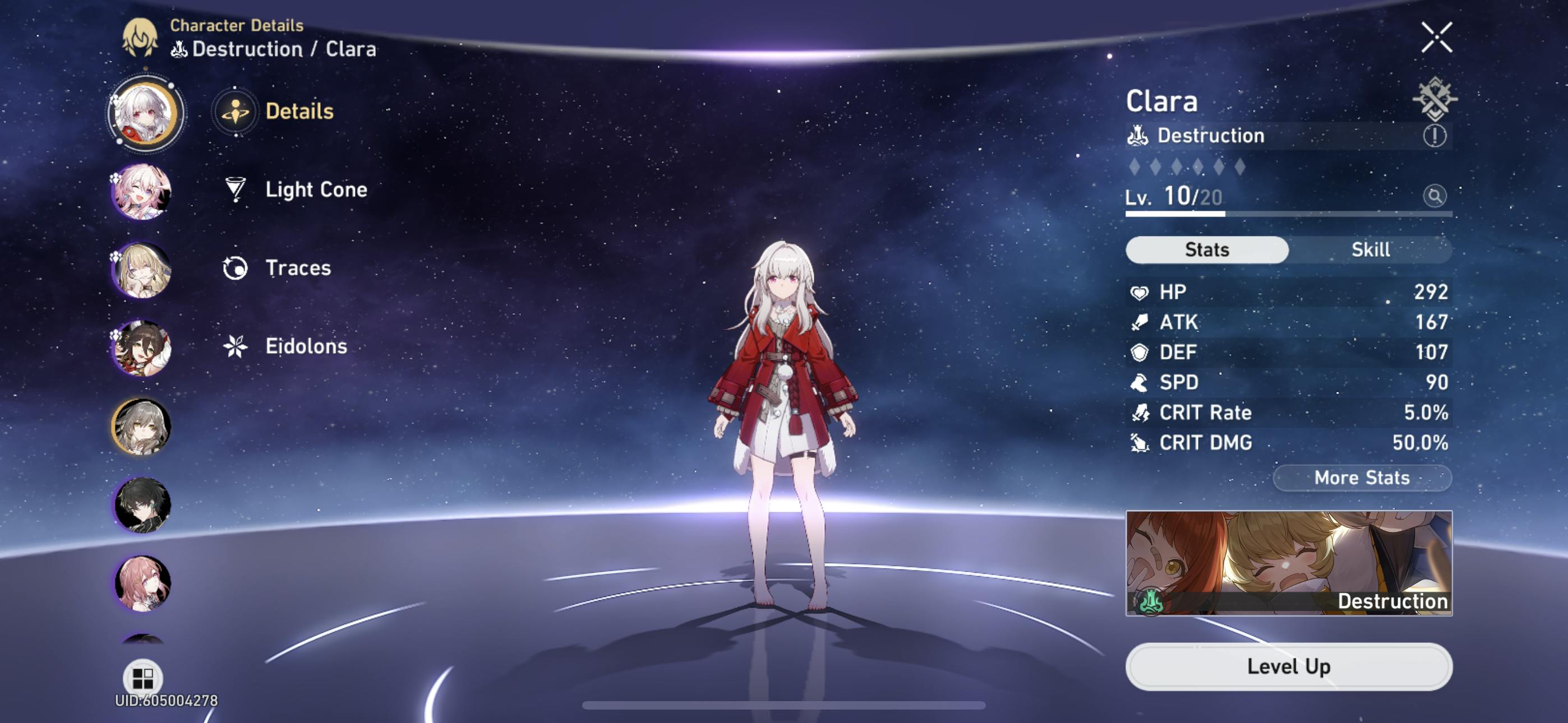Select the brown-haired character with red outfit
Image resolution: width=1568 pixels, height=723 pixels.
pos(142,349)
